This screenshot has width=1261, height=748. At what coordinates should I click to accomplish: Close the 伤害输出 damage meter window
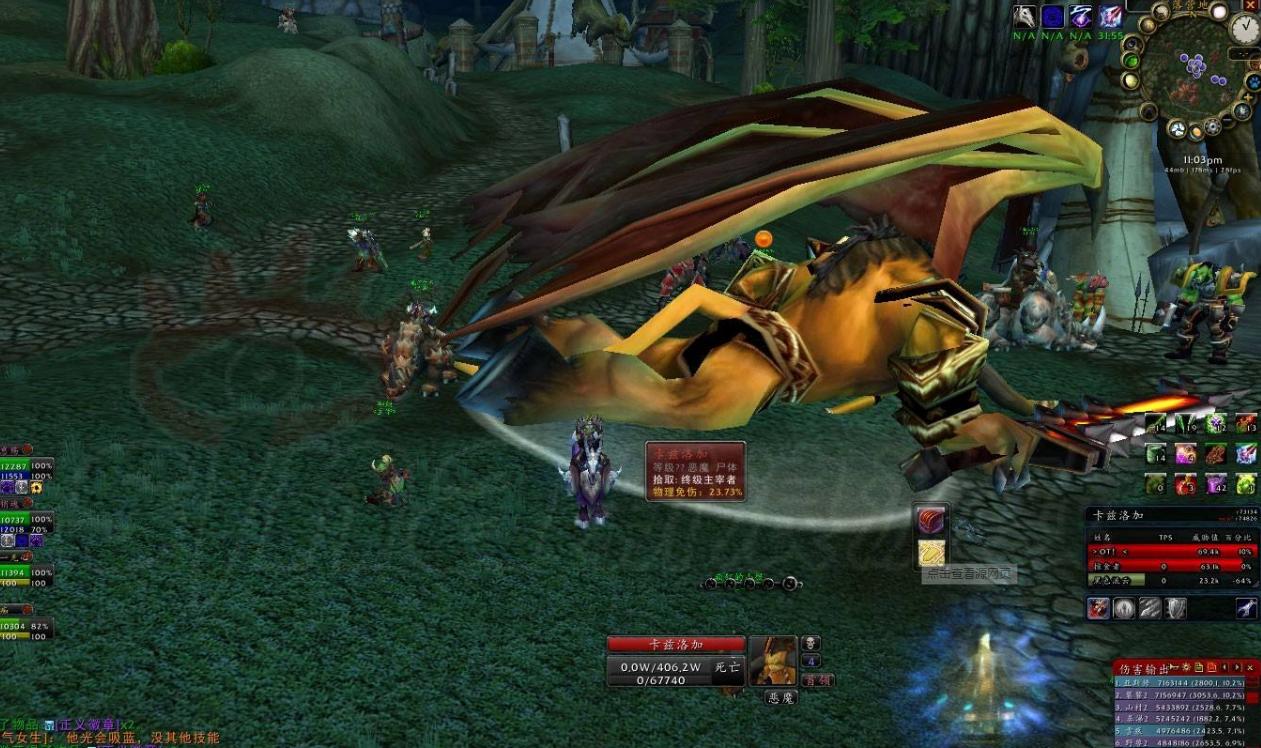1250,667
